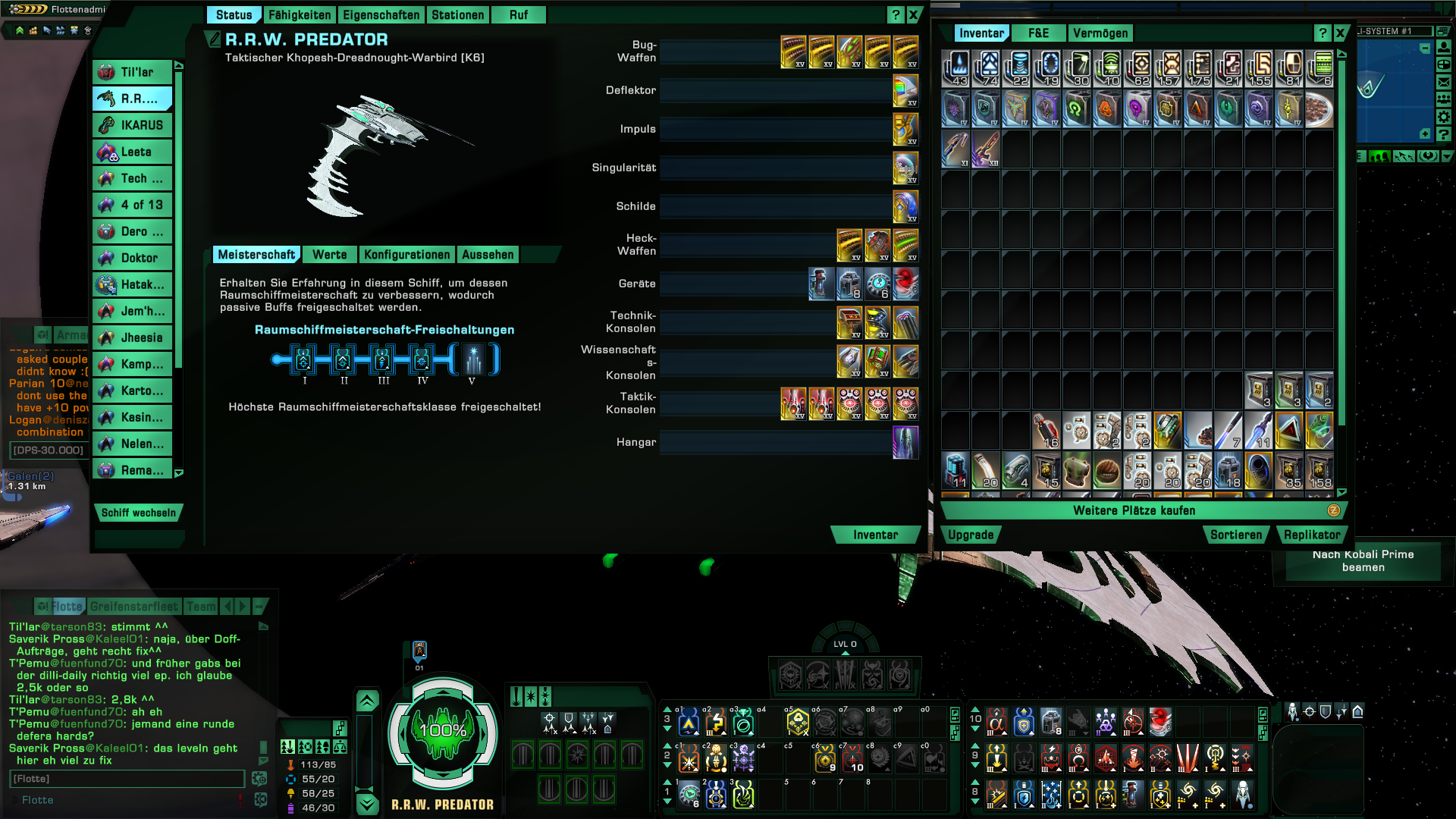Switch to the Konfigurationen sub-tab
The height and width of the screenshot is (819, 1456).
[406, 255]
